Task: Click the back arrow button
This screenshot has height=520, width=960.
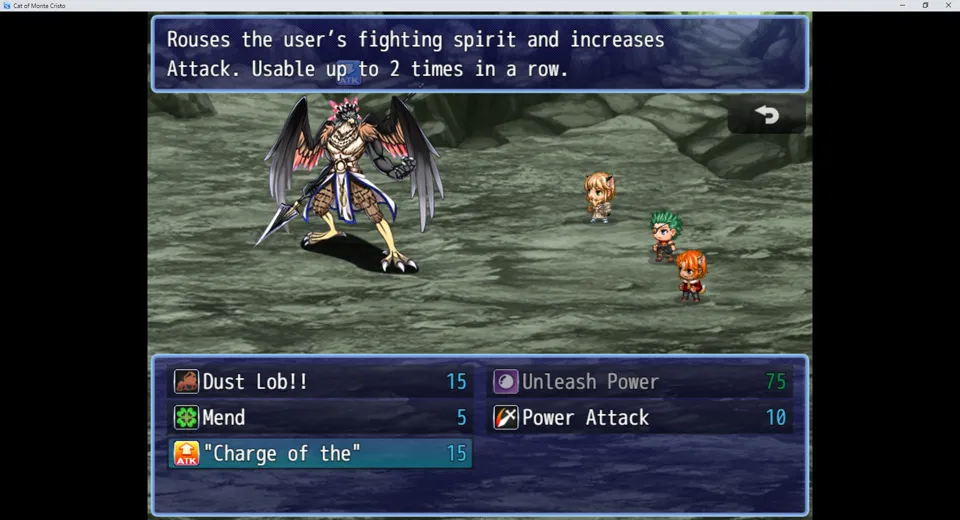Action: click(x=767, y=115)
